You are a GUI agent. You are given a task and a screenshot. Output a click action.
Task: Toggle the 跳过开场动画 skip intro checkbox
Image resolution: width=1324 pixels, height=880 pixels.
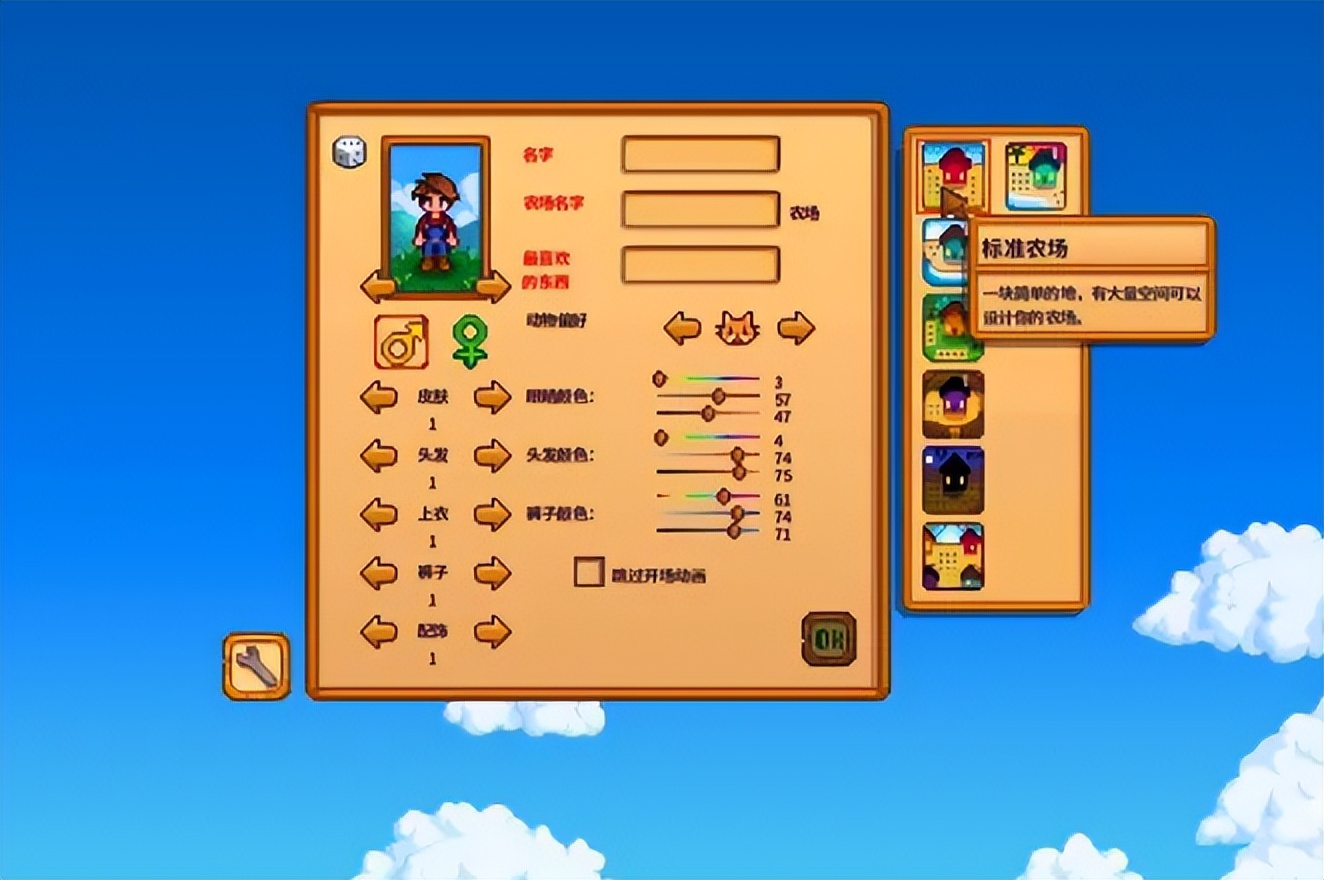589,572
